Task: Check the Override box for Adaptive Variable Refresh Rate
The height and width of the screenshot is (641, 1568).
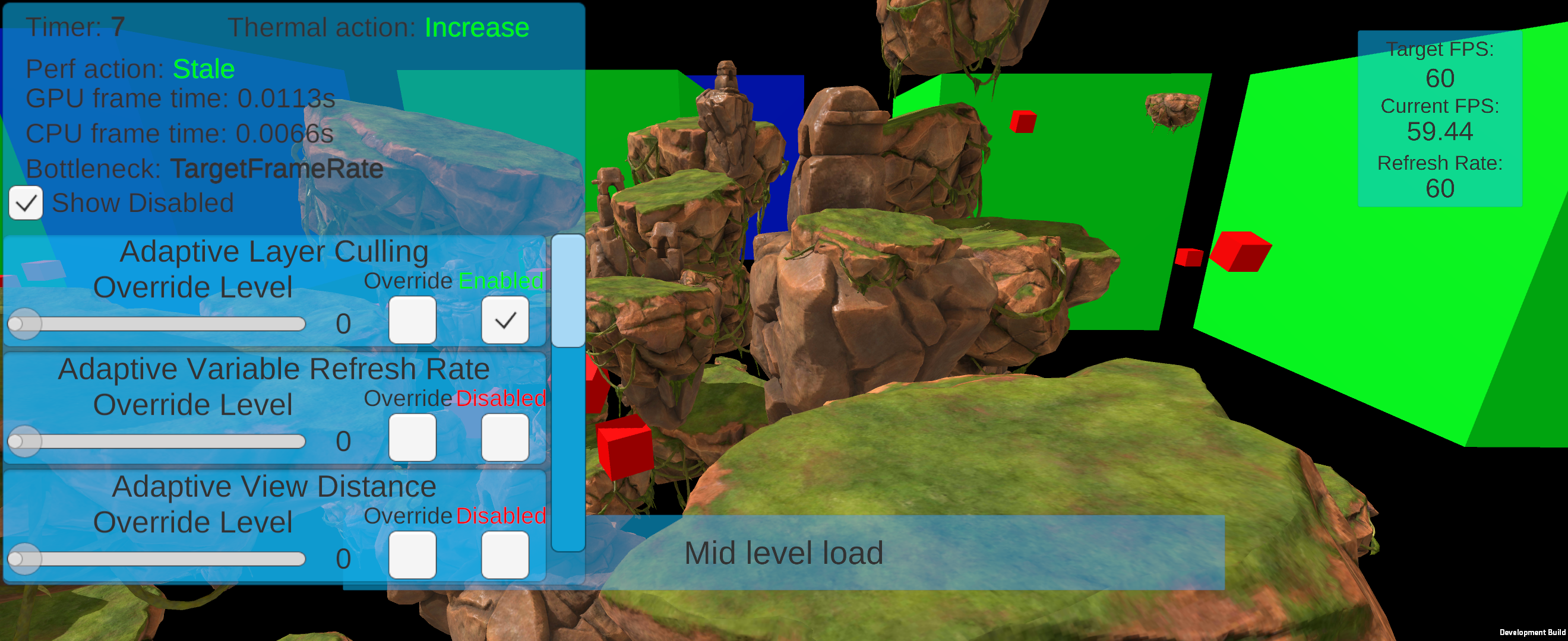Action: point(413,438)
